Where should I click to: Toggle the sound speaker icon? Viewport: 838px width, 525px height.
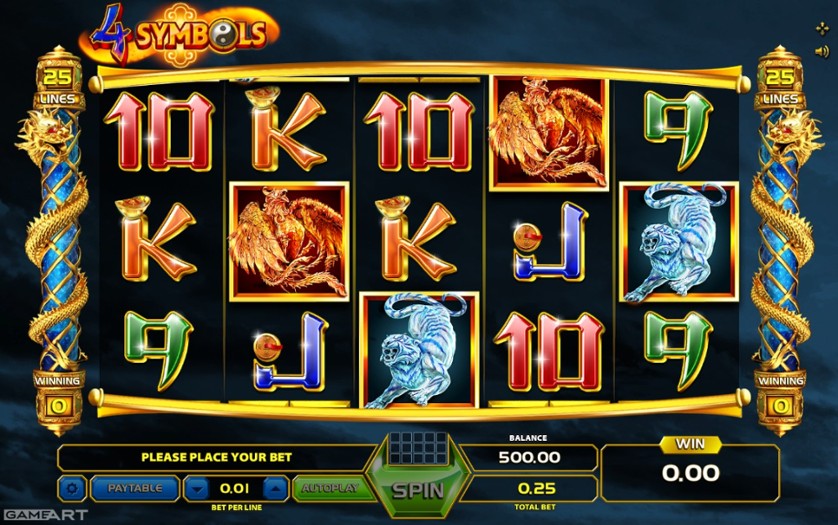(x=822, y=51)
